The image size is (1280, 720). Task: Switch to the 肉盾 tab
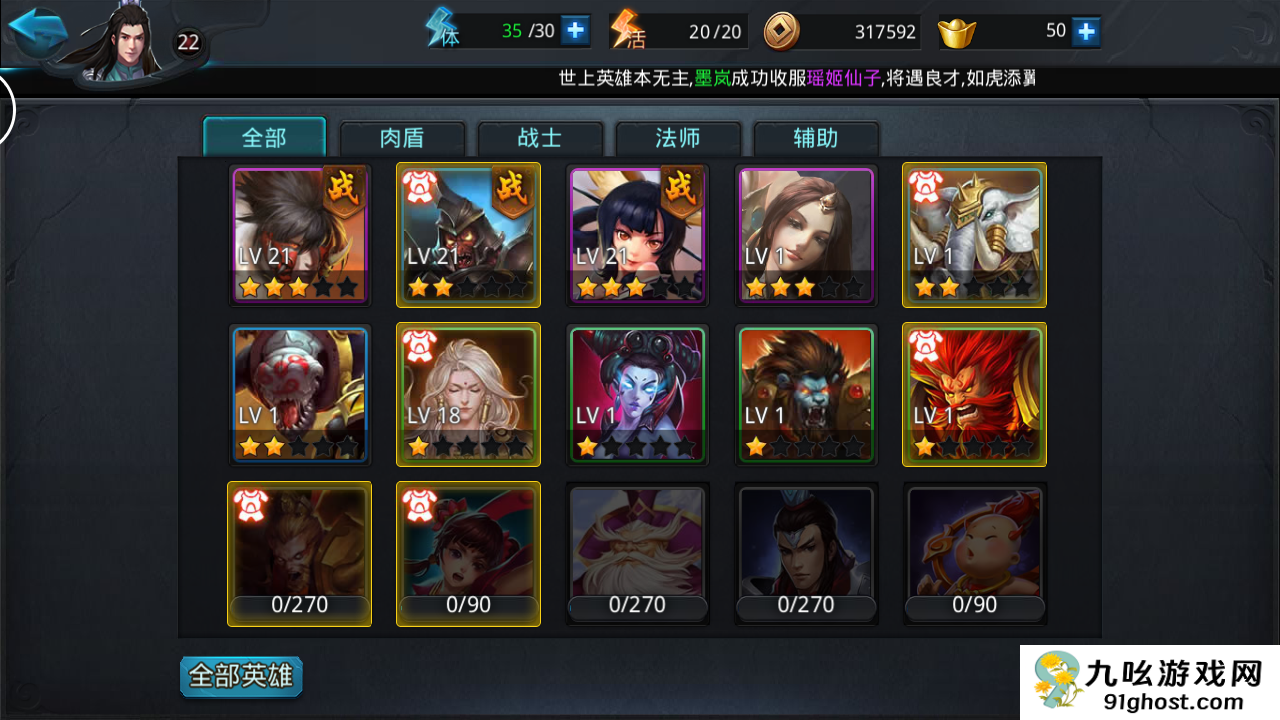(x=403, y=138)
